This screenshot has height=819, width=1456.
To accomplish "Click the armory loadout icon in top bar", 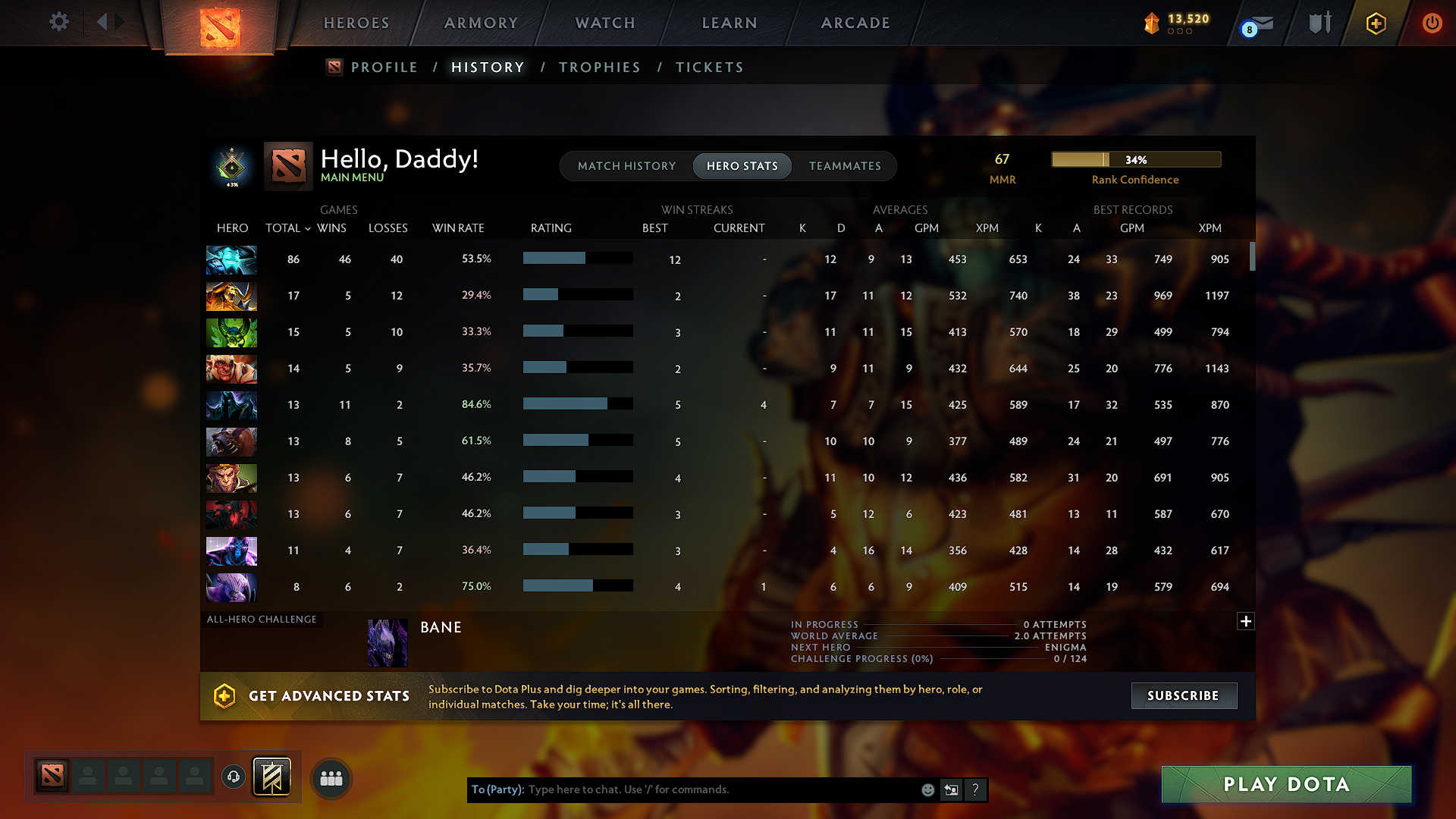I will [x=1318, y=23].
